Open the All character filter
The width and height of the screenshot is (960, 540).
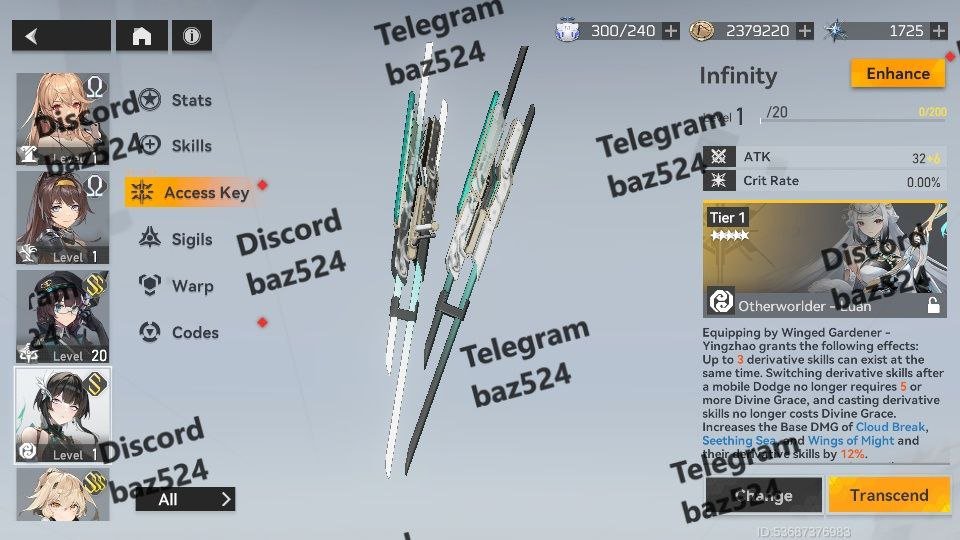185,499
